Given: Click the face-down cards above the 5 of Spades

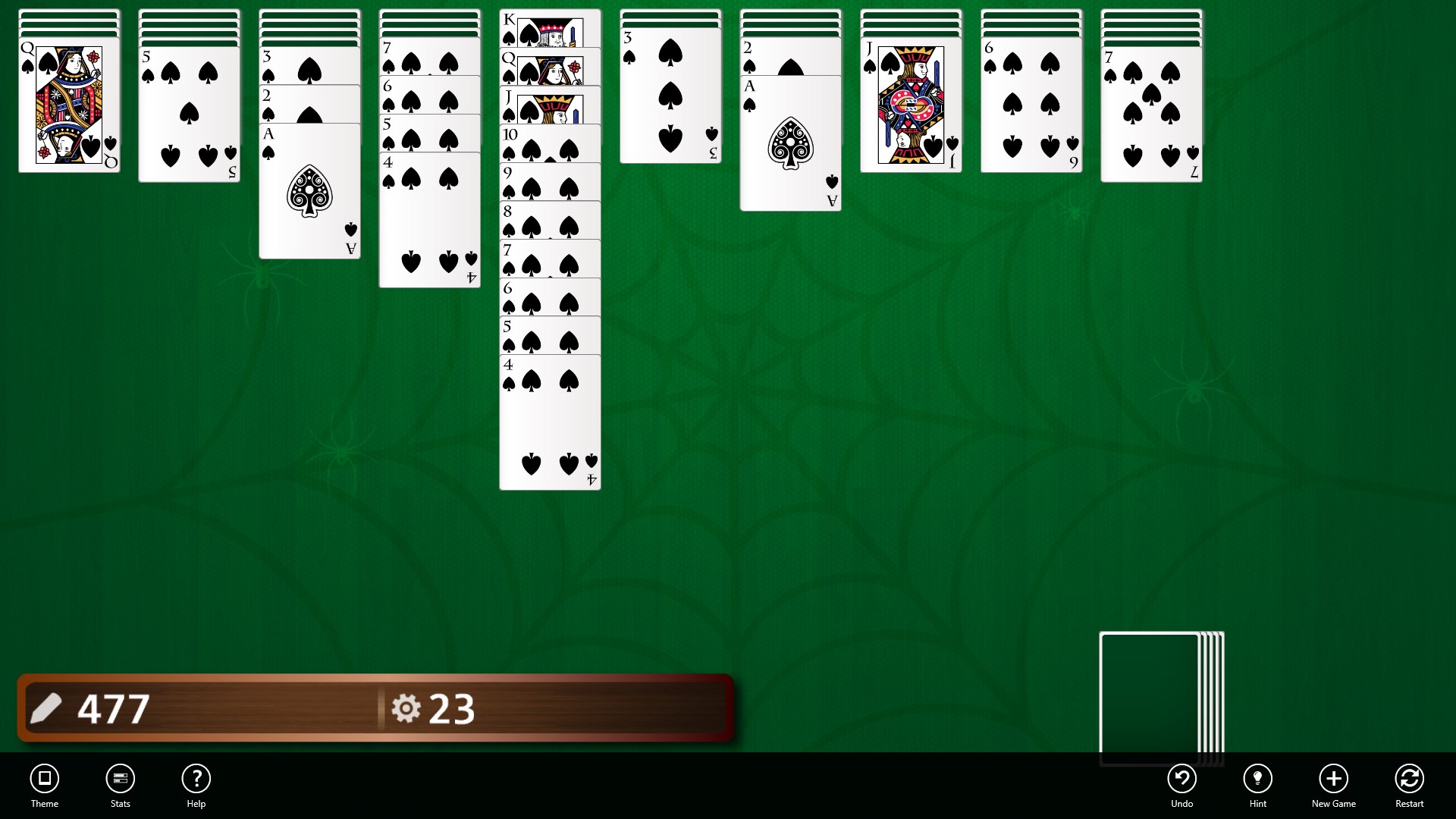Looking at the screenshot, I should point(188,27).
